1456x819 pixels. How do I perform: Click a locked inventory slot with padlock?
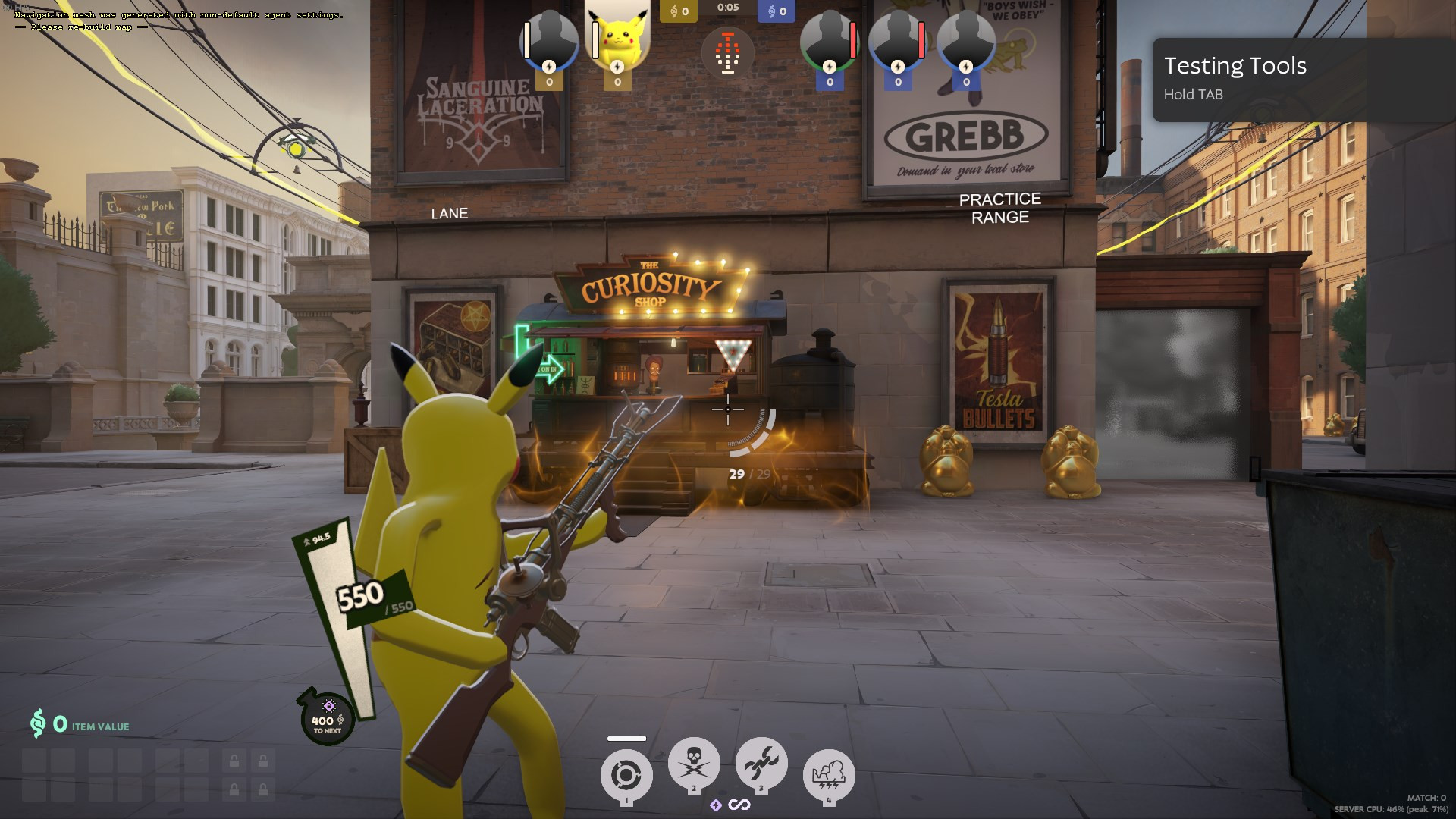(x=232, y=761)
